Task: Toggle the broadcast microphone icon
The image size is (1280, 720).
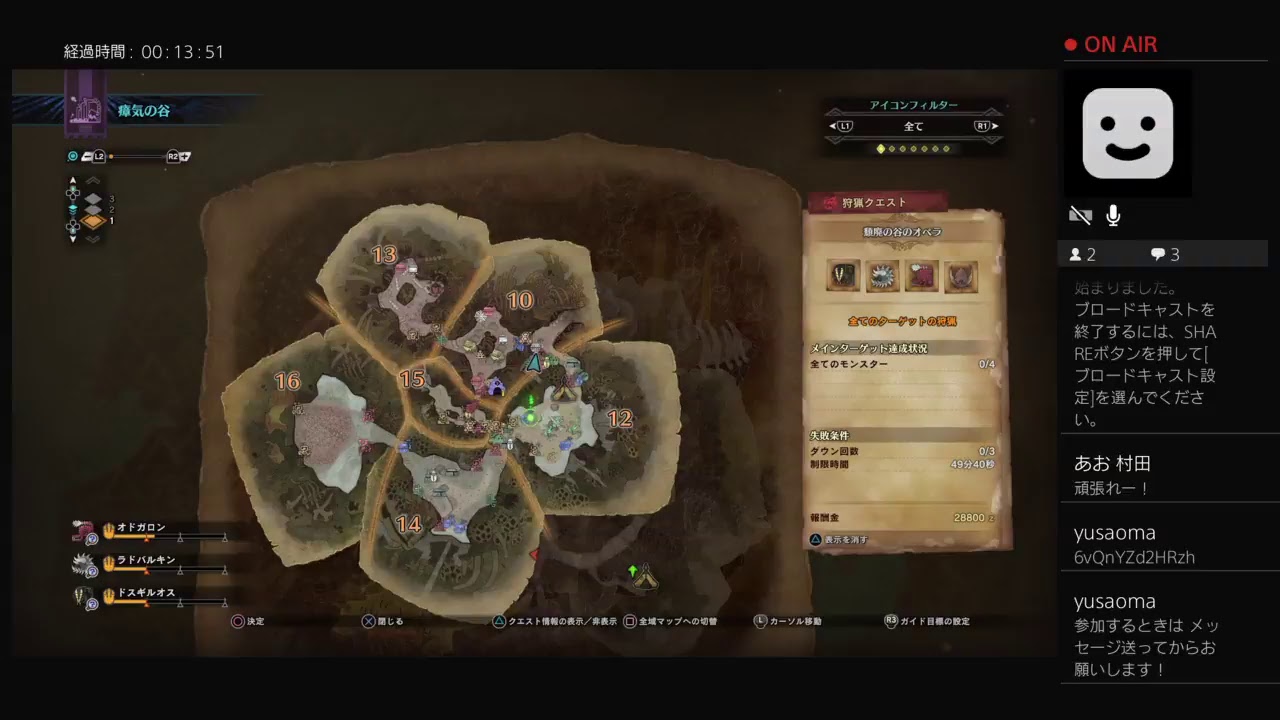Action: [1113, 216]
